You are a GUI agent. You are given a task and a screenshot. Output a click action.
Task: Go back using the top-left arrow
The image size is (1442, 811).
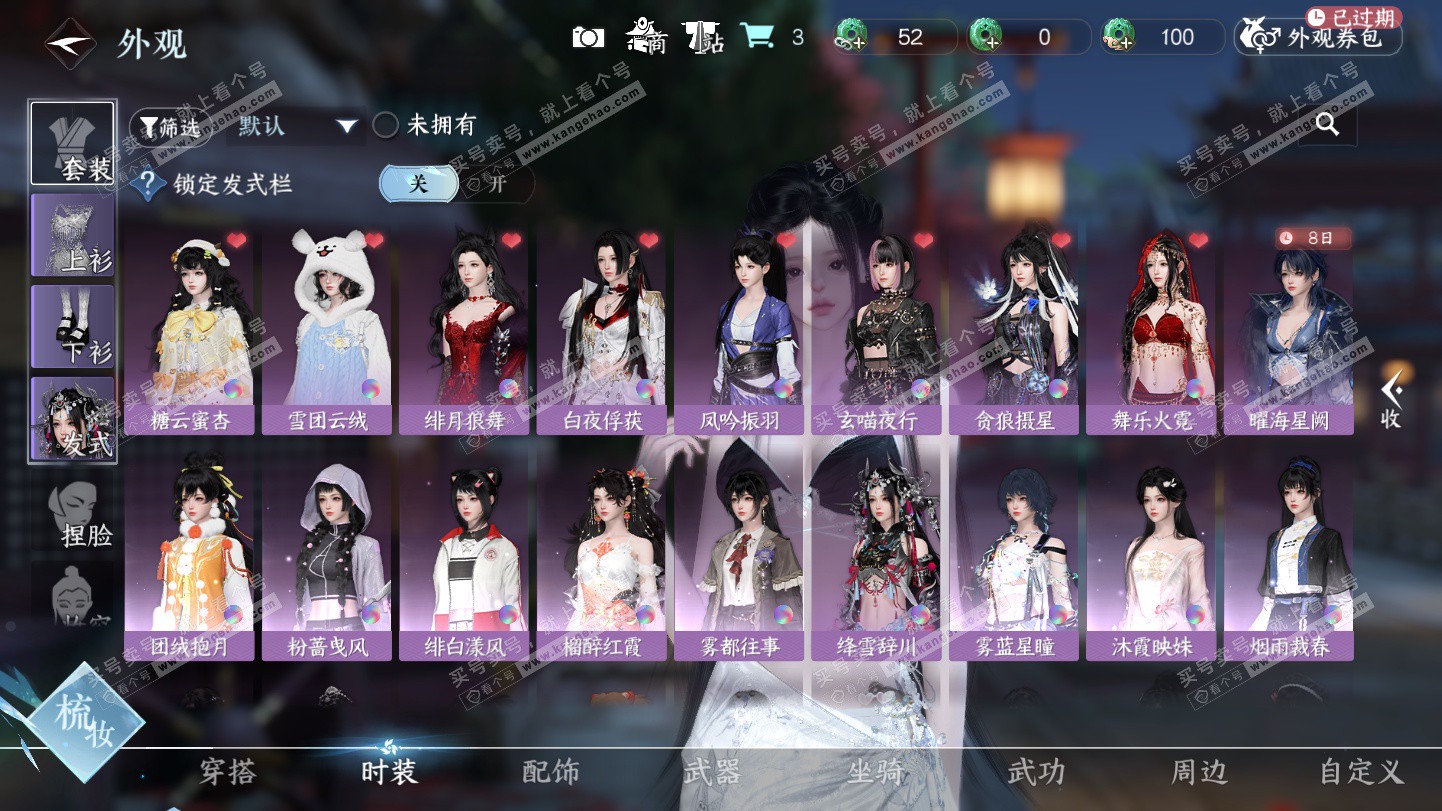69,43
